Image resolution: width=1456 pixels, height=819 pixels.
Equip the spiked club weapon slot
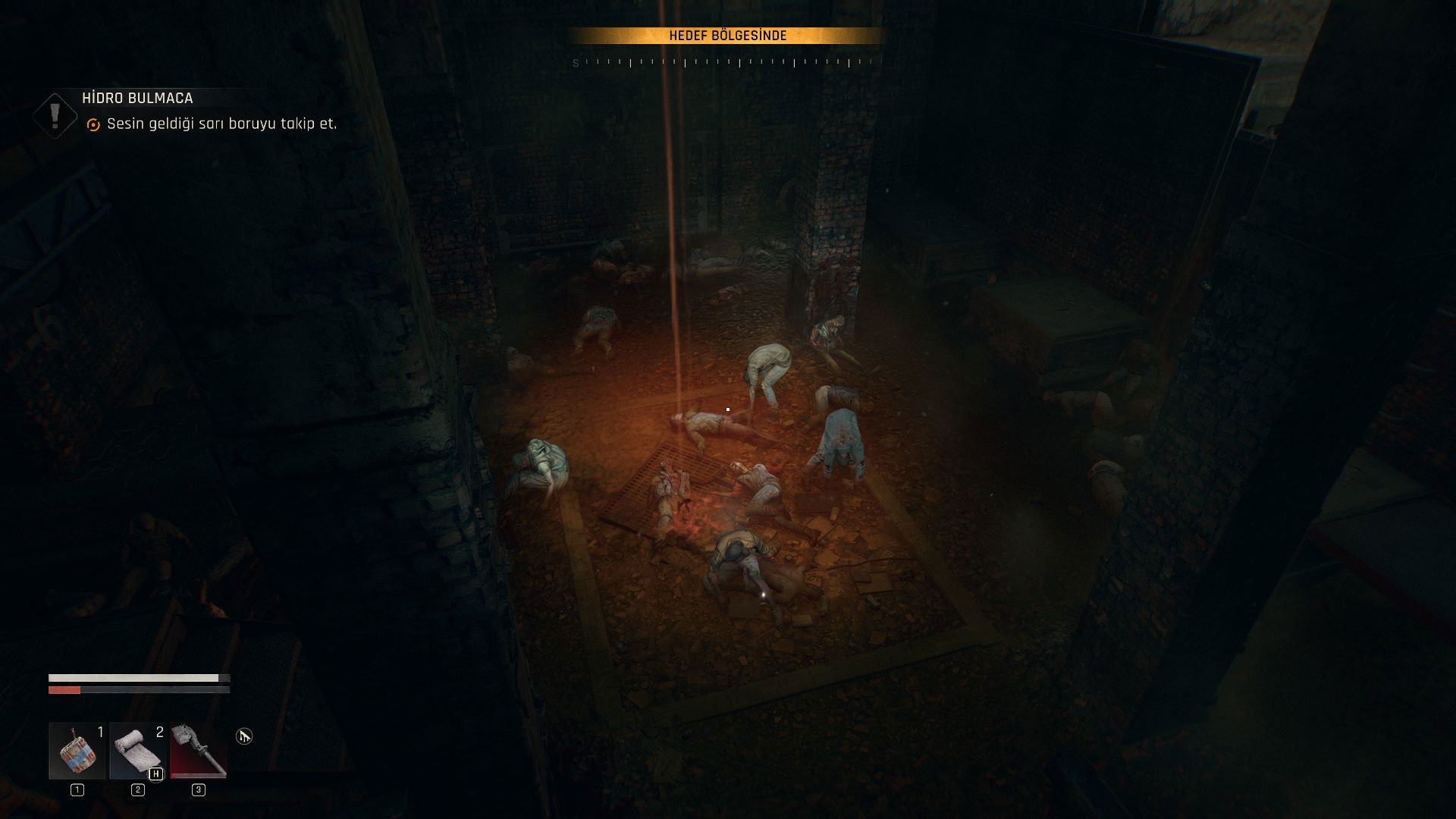click(x=198, y=750)
